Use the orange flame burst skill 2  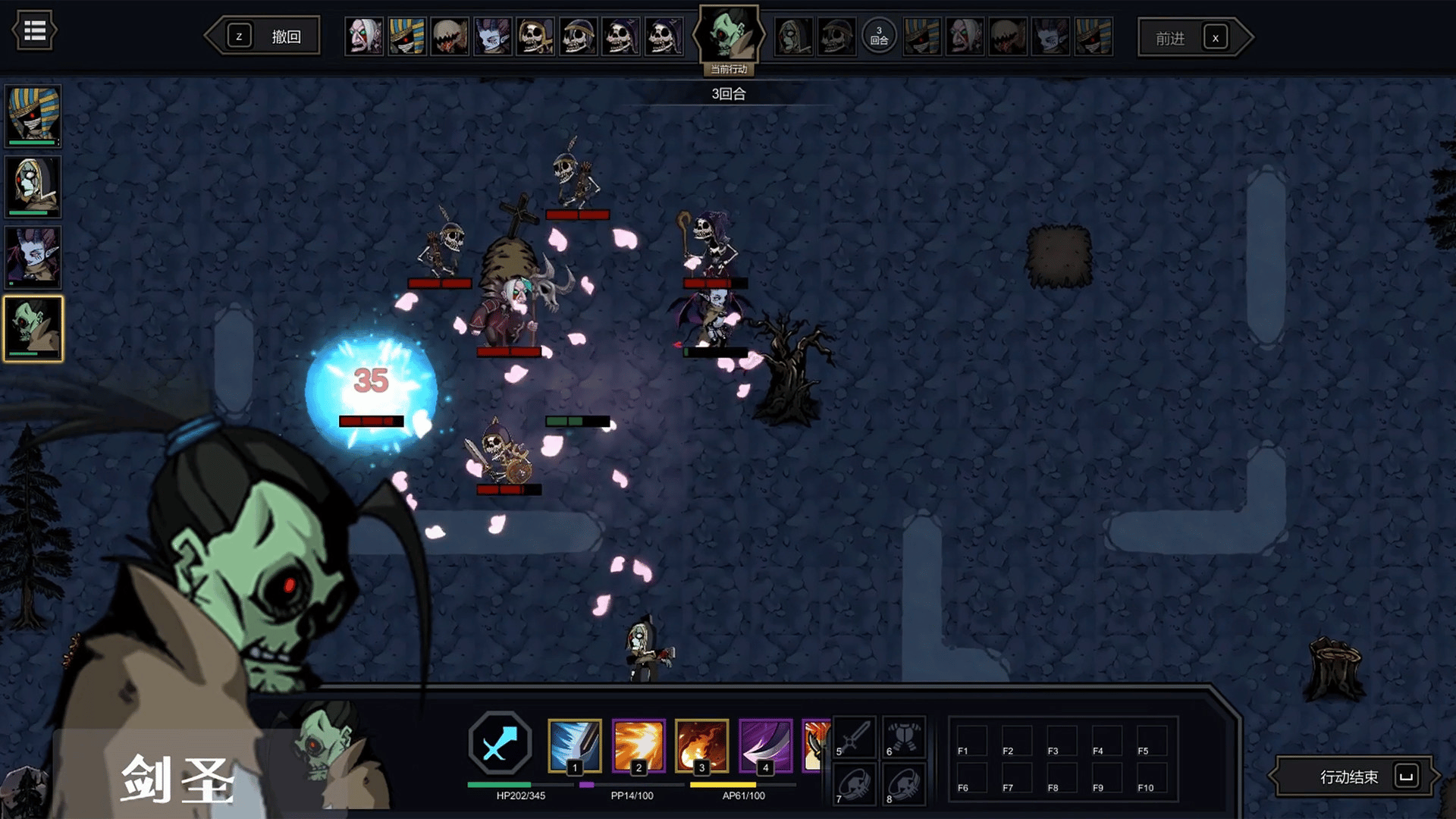pyautogui.click(x=638, y=745)
